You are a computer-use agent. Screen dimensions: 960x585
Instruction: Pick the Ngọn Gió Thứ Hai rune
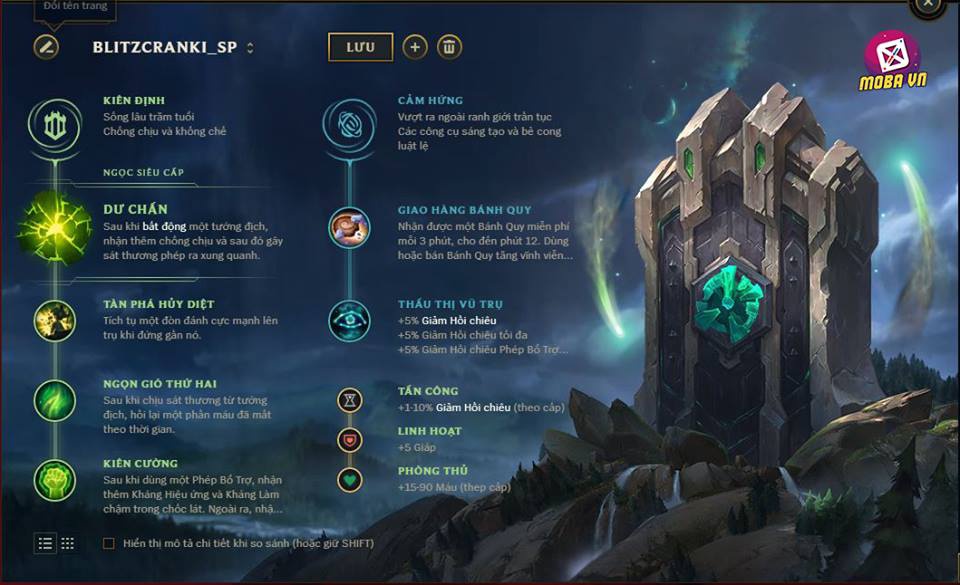tap(53, 399)
